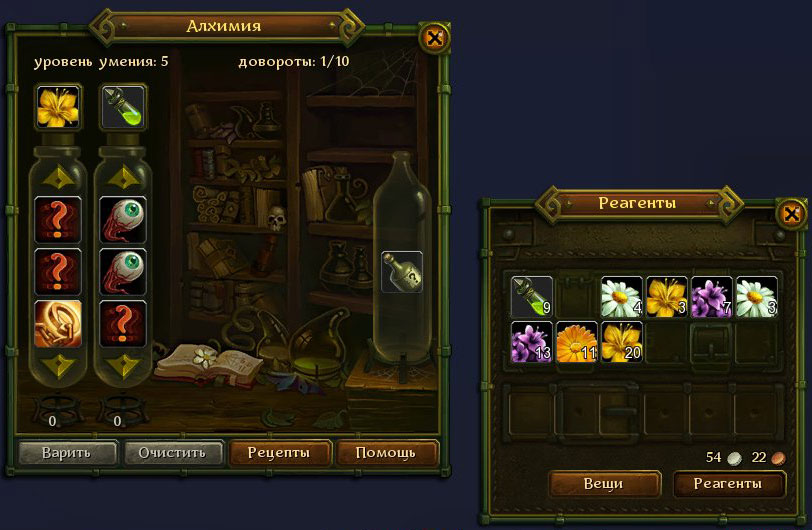The width and height of the screenshot is (812, 530).
Task: Click the green potion slot above the flask
Action: click(x=124, y=107)
